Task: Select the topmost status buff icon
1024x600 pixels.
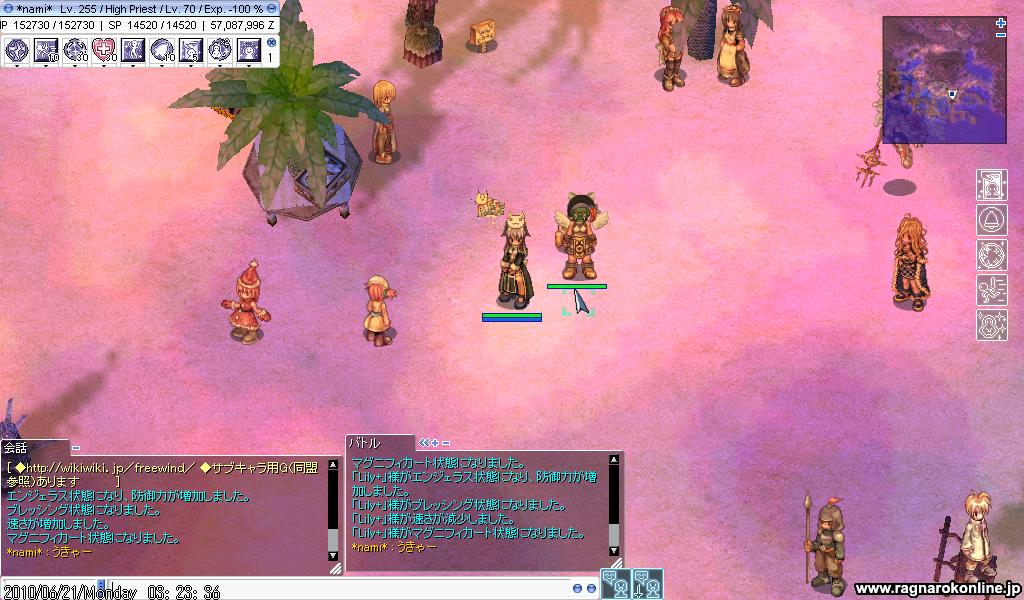Action: coord(991,185)
